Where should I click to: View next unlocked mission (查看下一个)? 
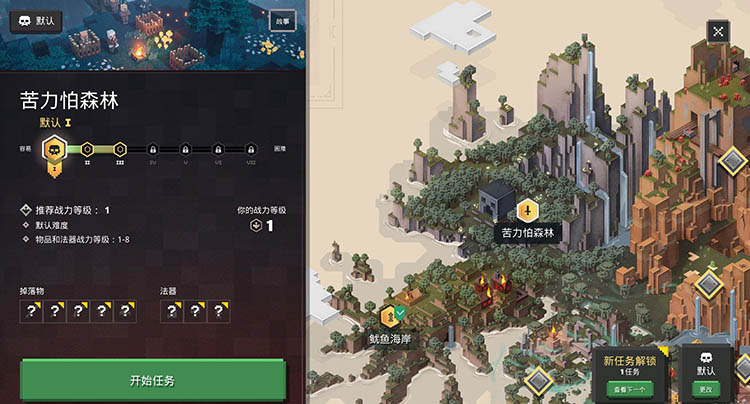630,387
